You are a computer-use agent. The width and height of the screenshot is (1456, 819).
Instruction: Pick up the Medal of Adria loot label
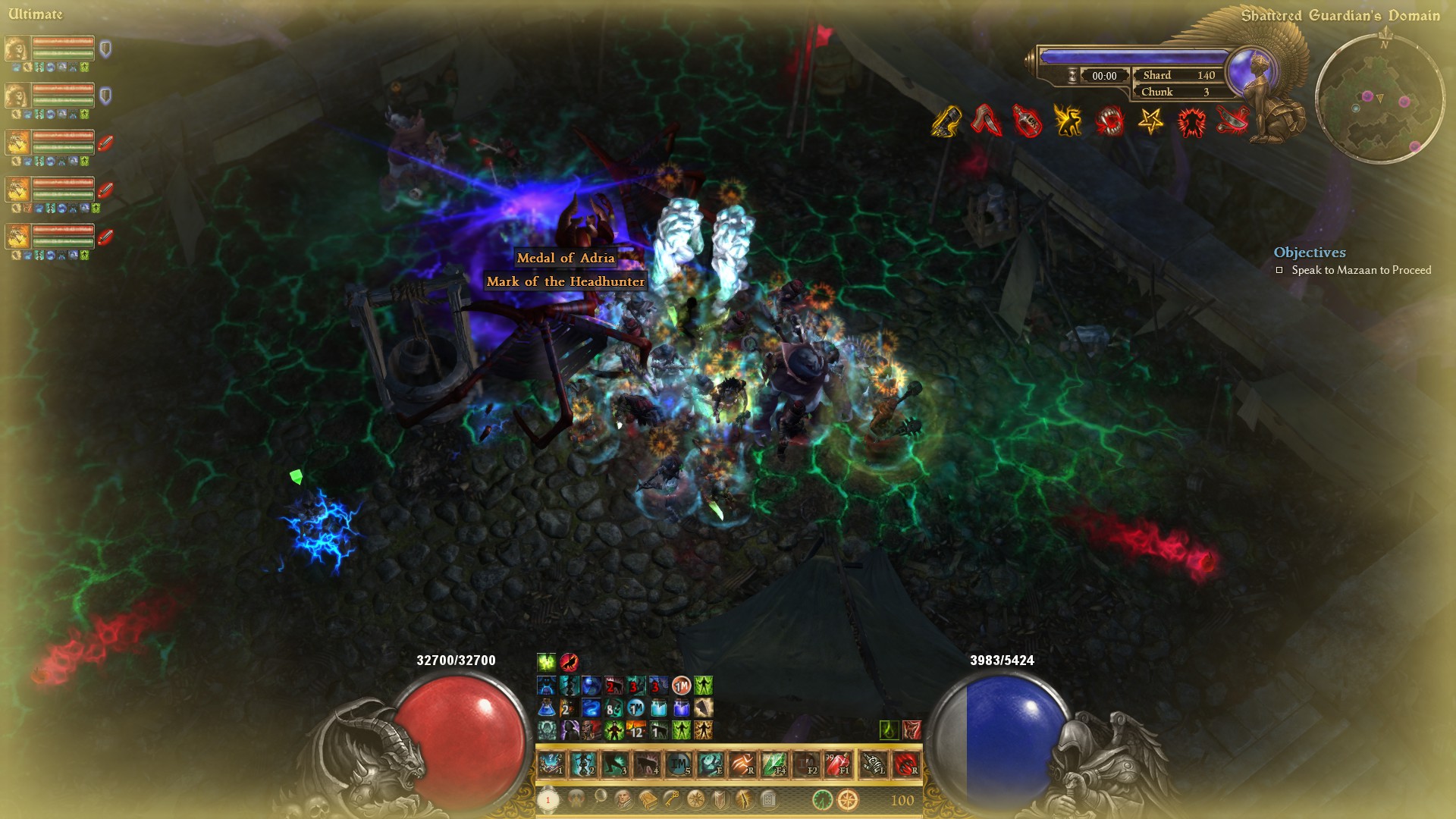(566, 258)
